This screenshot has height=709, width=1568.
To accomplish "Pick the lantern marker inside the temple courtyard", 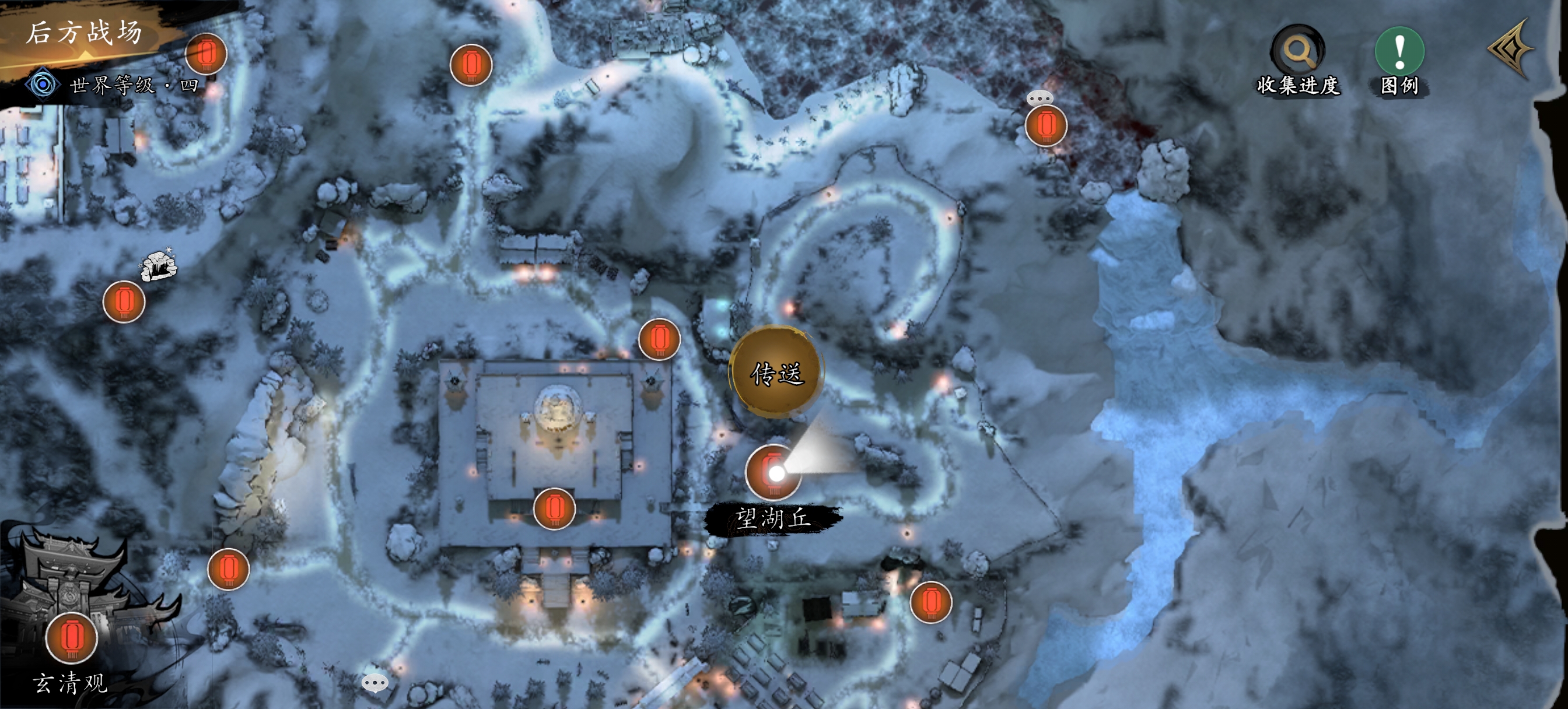I will [x=554, y=509].
